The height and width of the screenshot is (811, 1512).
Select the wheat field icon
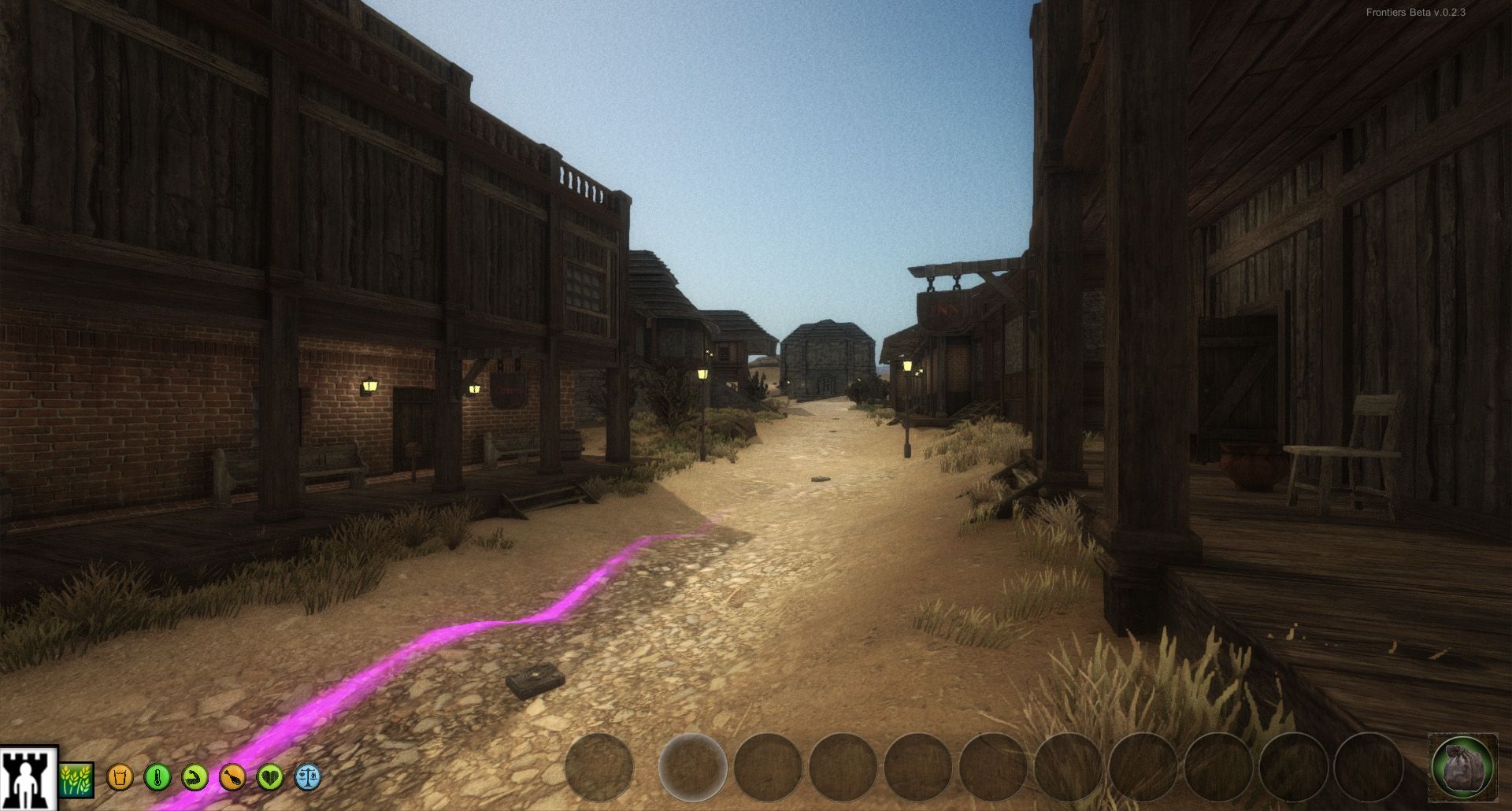77,779
